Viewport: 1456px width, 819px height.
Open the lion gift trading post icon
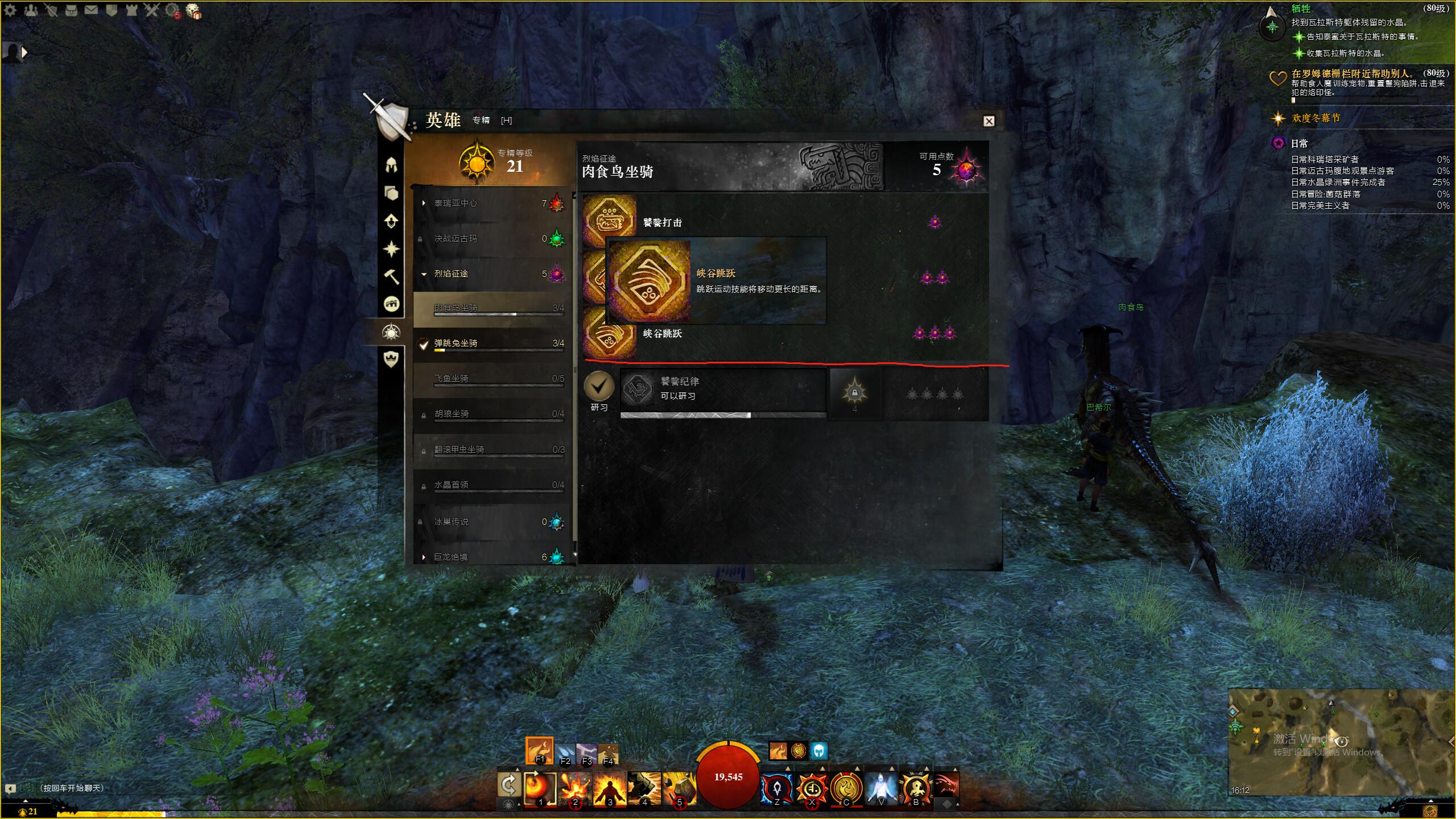193,11
